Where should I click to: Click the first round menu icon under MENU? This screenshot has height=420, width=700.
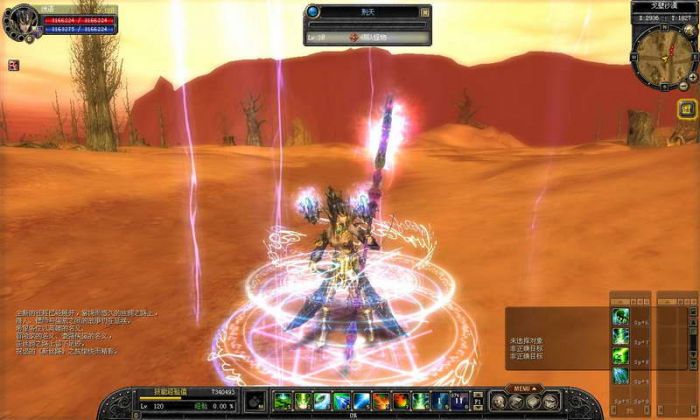point(497,402)
